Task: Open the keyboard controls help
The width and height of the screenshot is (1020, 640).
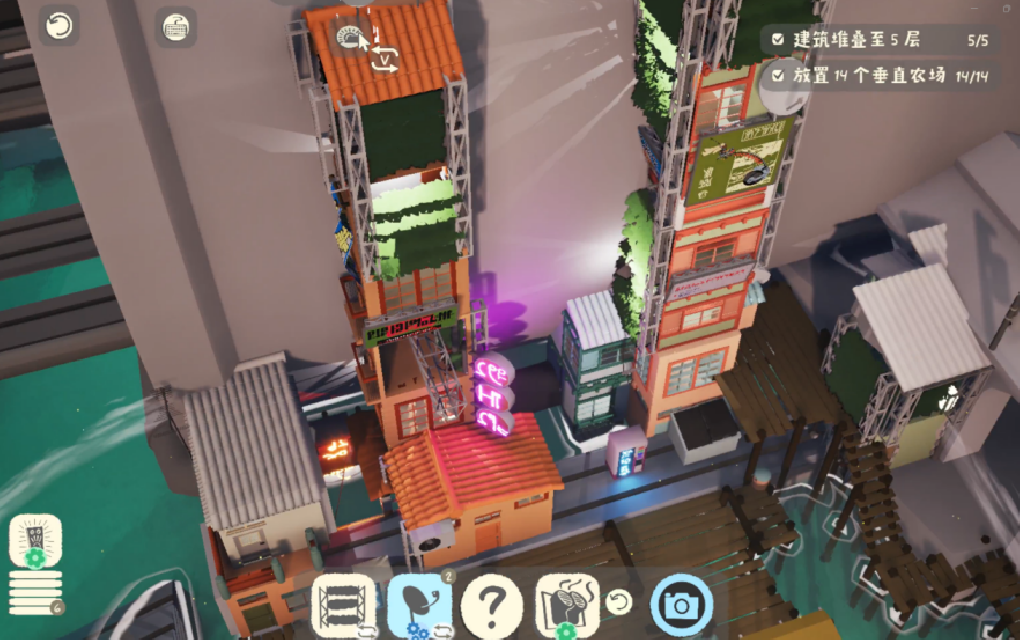Action: tap(176, 28)
